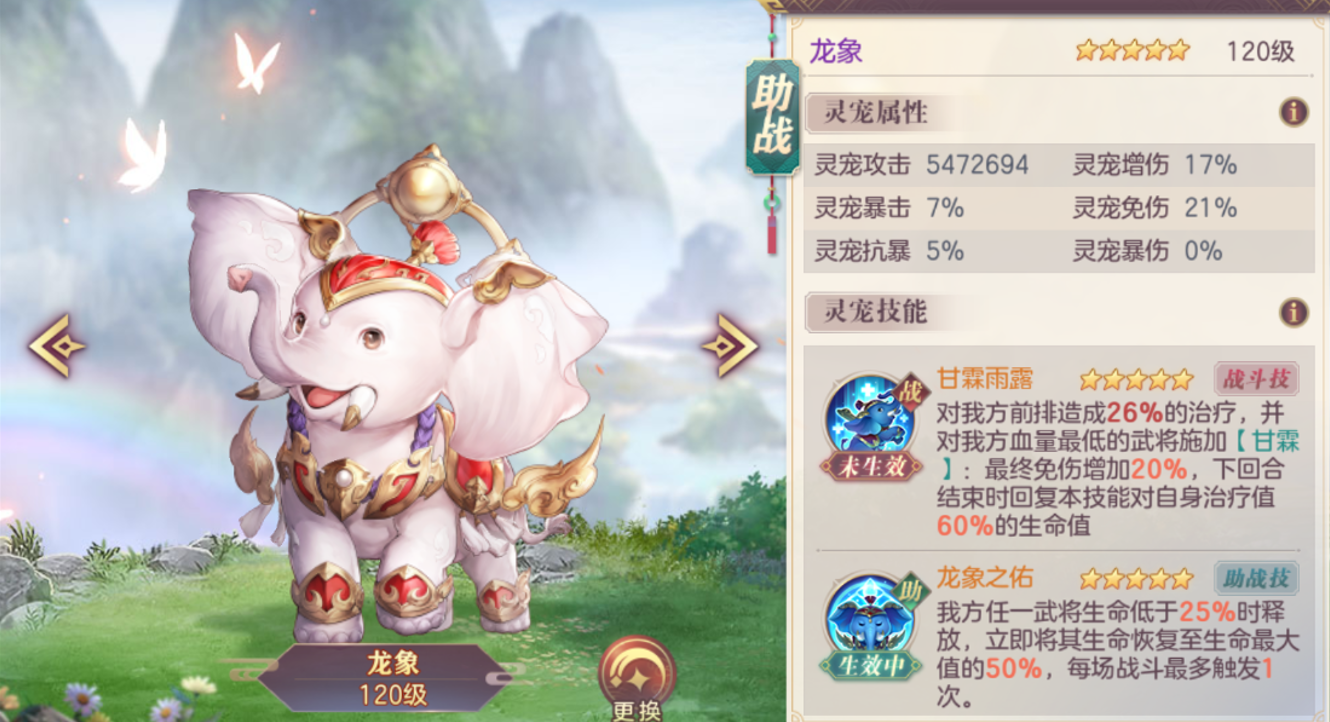
Task: Tap the 灵宠技能 info icon
Action: [1295, 312]
